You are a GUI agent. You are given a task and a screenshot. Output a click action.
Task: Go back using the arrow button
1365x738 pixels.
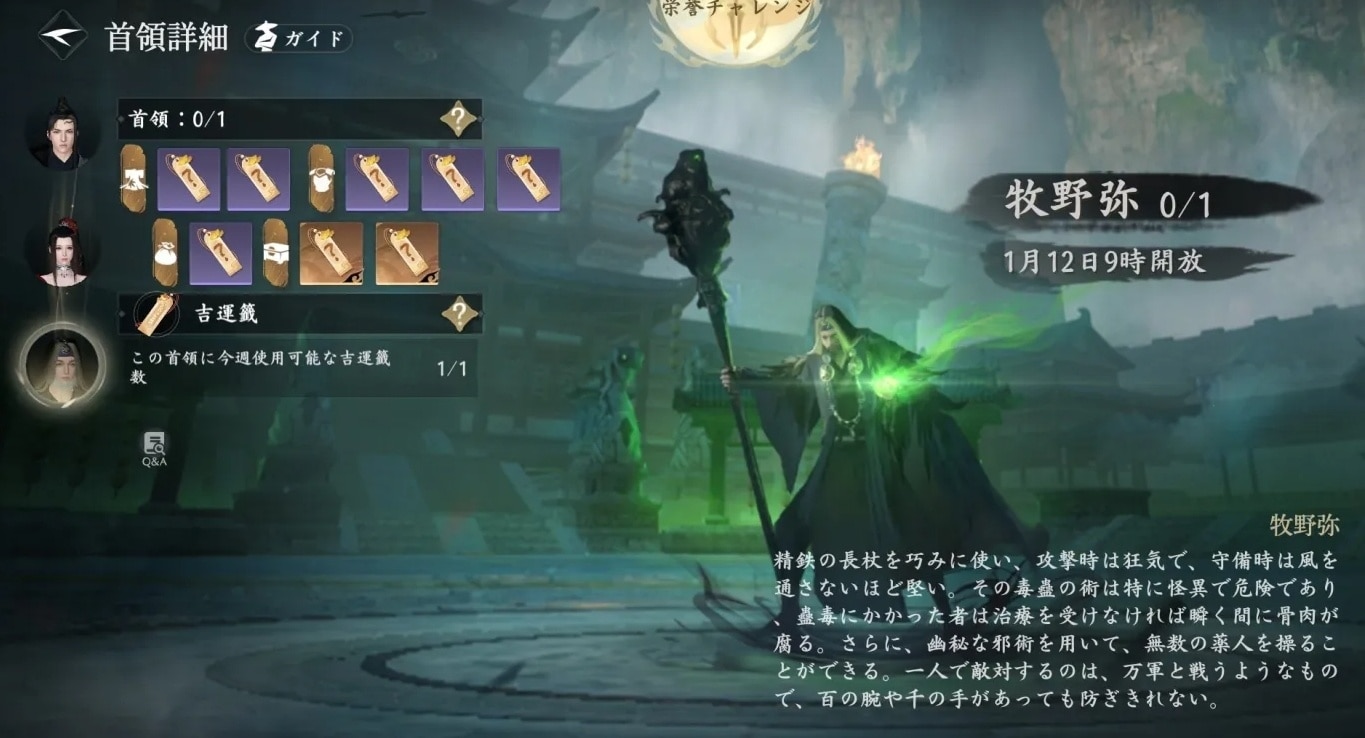[62, 36]
